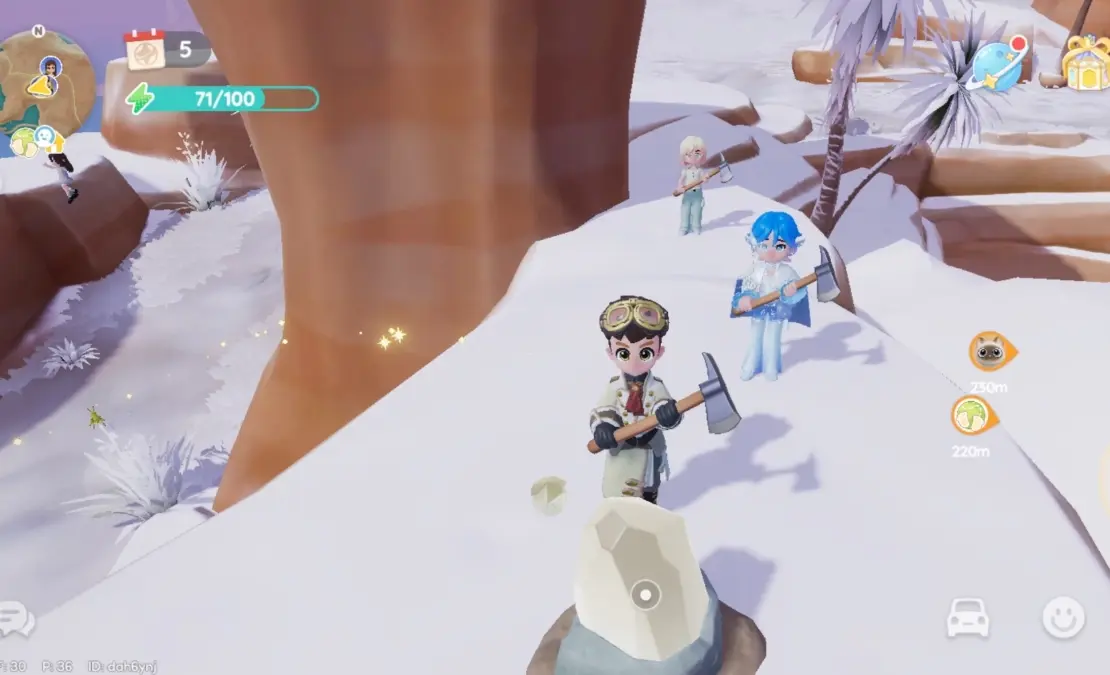The width and height of the screenshot is (1110, 675).
Task: Open the smiley face emote menu
Action: click(1063, 619)
